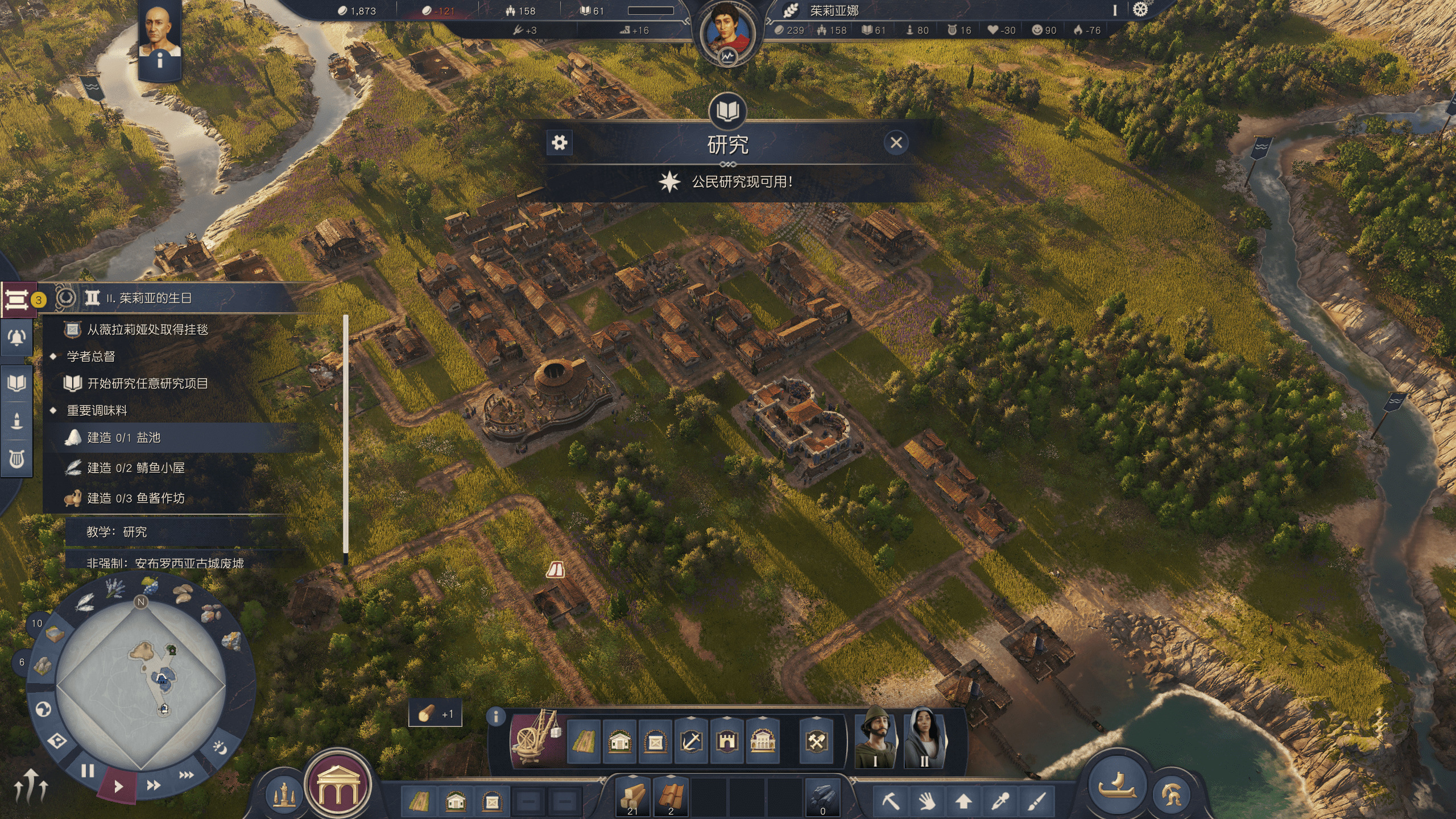Close the research notification panel
The image size is (1456, 819).
(896, 143)
